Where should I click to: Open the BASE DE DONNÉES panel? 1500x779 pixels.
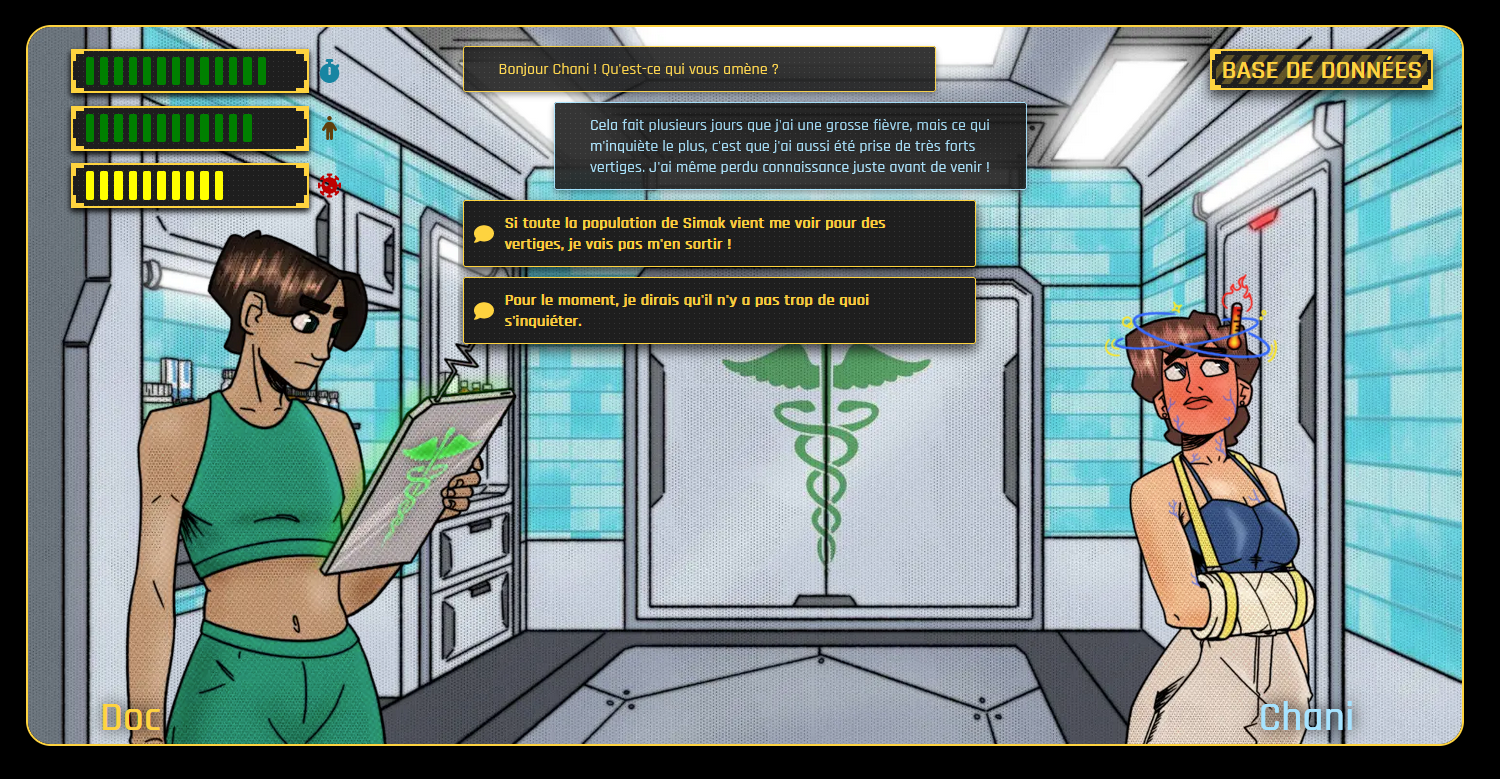click(x=1320, y=70)
